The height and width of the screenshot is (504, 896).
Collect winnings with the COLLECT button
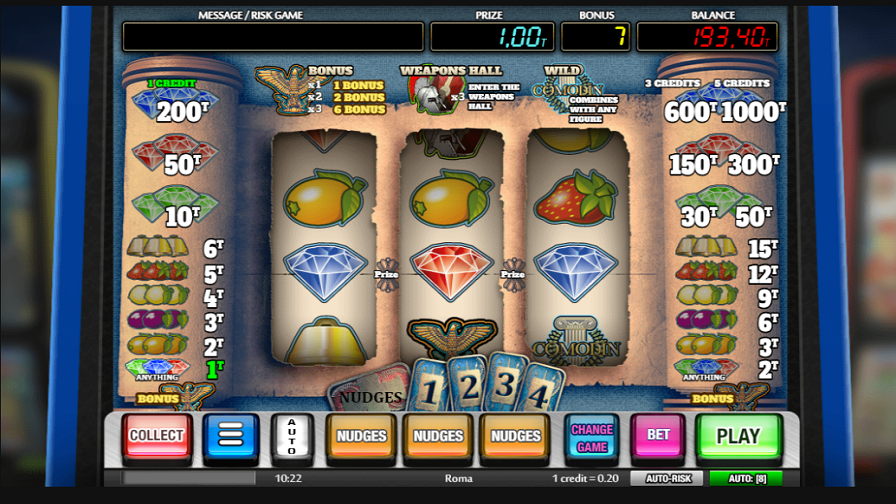(x=156, y=436)
